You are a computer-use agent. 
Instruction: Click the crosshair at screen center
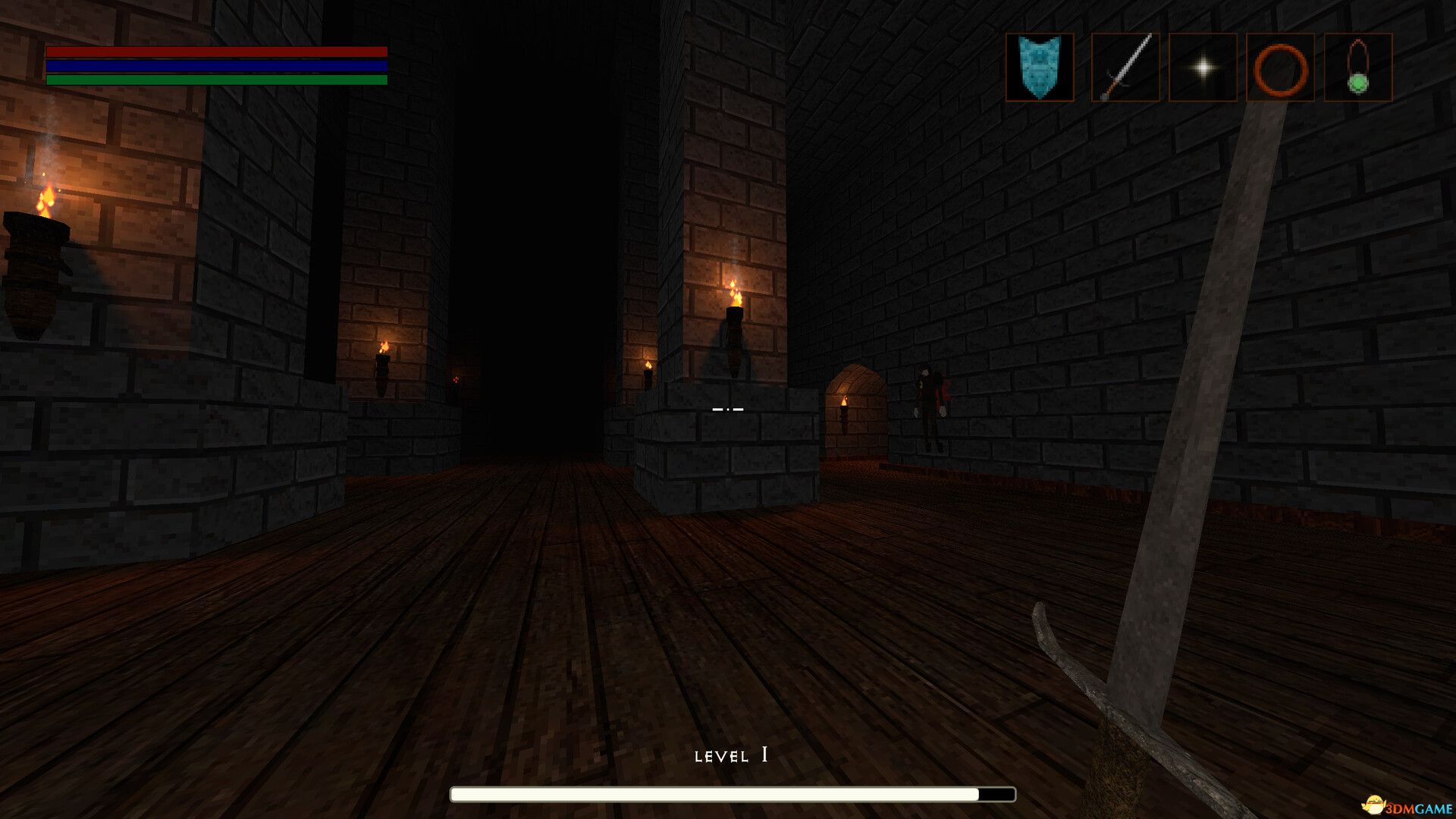click(x=728, y=408)
